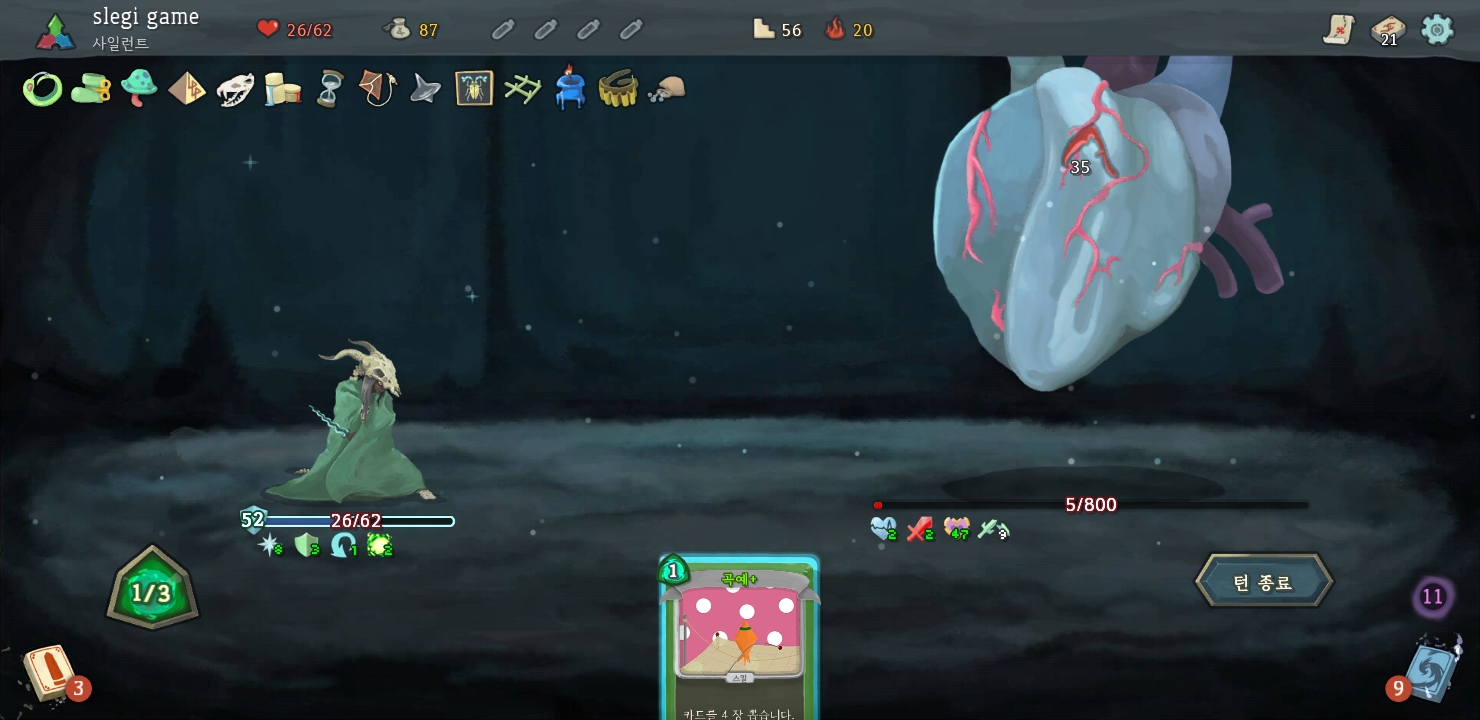
Task: Inspect the green snake ring relic
Action: click(43, 89)
